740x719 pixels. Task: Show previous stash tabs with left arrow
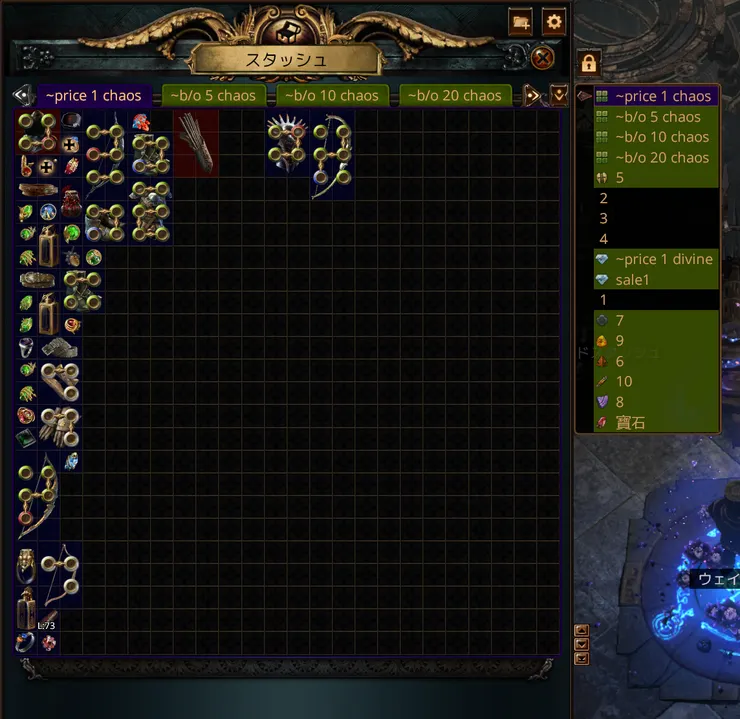pyautogui.click(x=21, y=96)
